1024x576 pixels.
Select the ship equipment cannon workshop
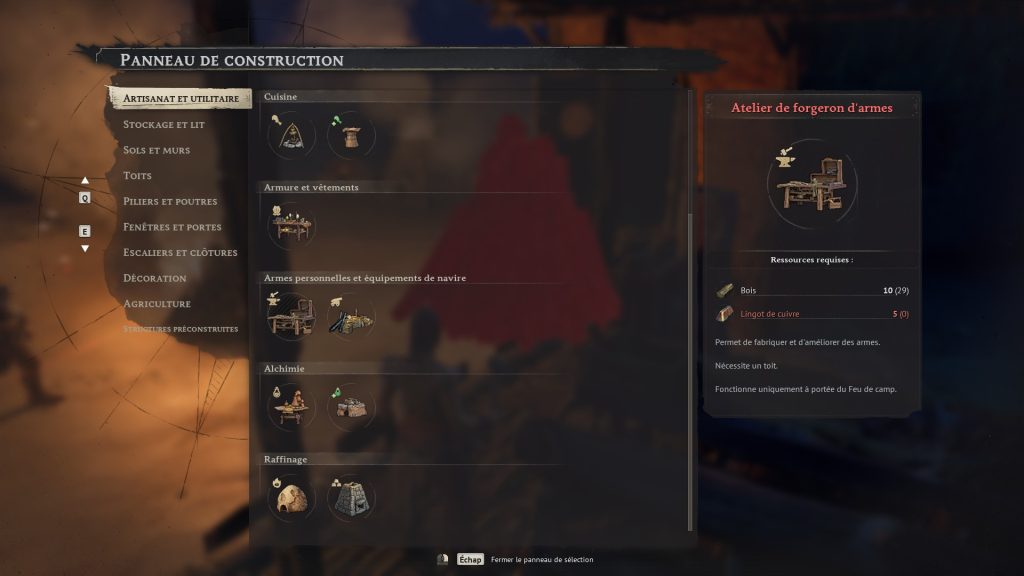pyautogui.click(x=351, y=316)
